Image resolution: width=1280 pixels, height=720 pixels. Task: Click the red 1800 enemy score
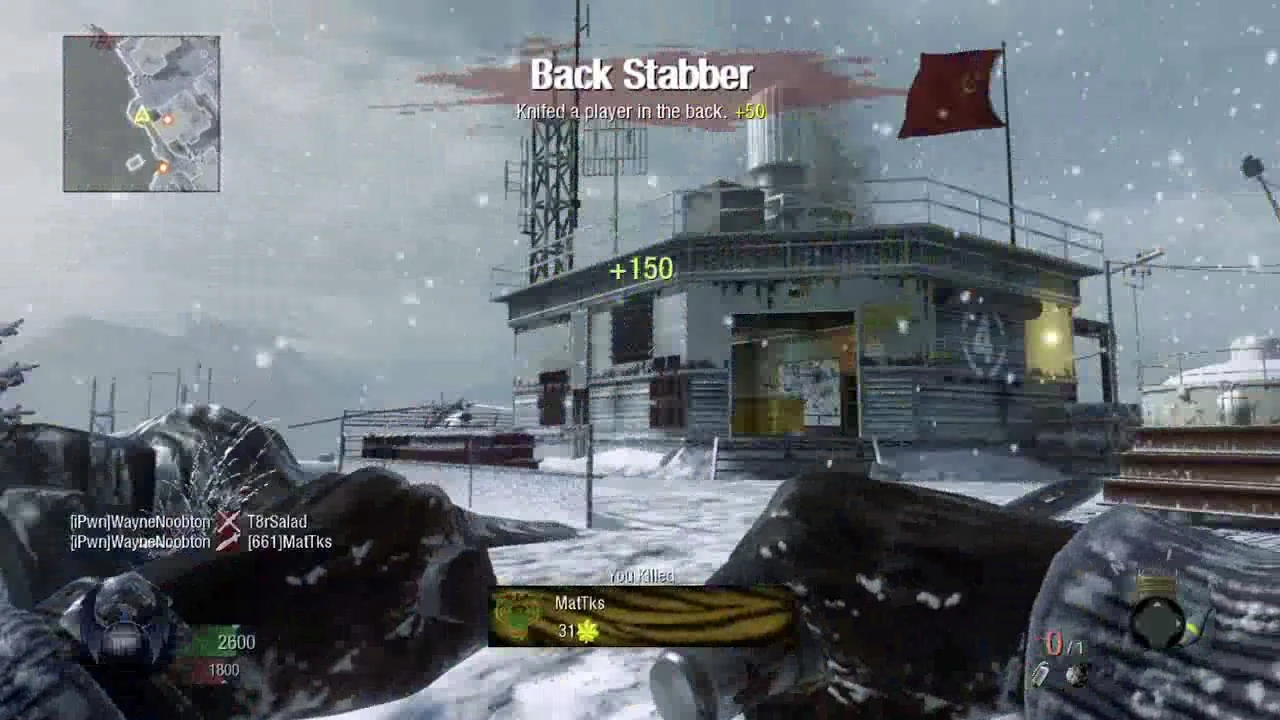223,668
